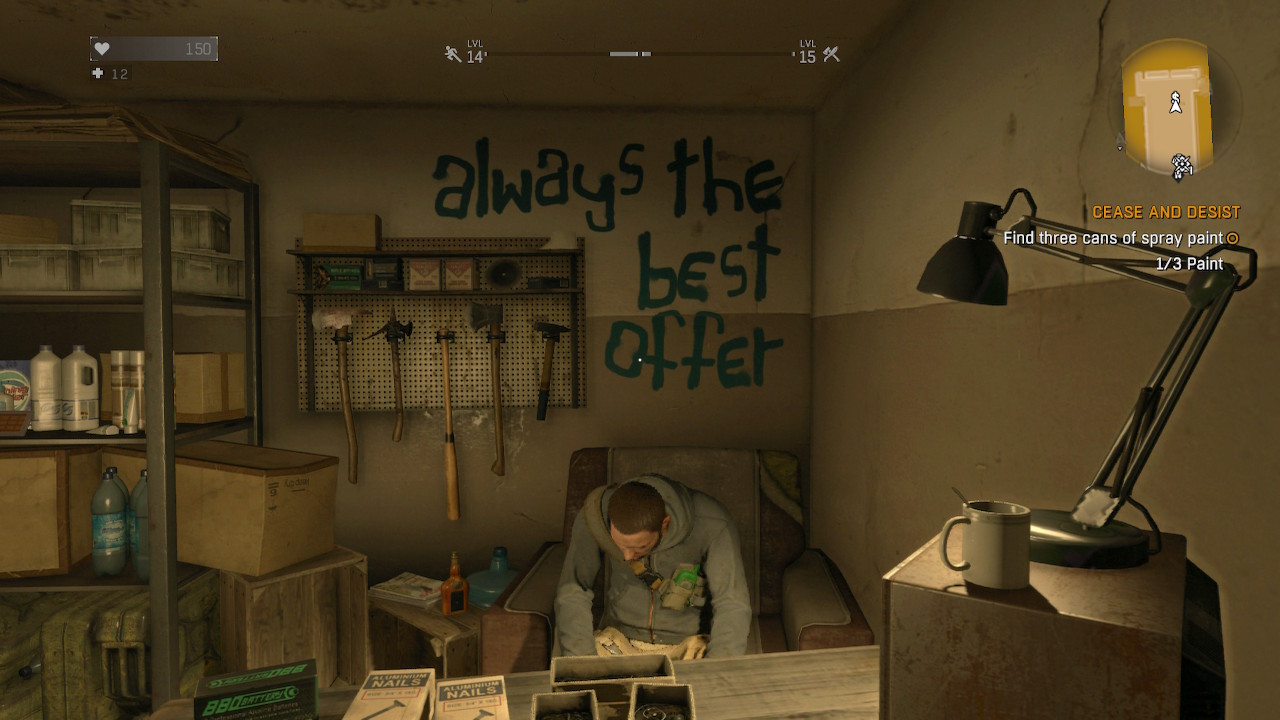The image size is (1280, 720).
Task: Click the agility level running-figure icon
Action: point(453,54)
